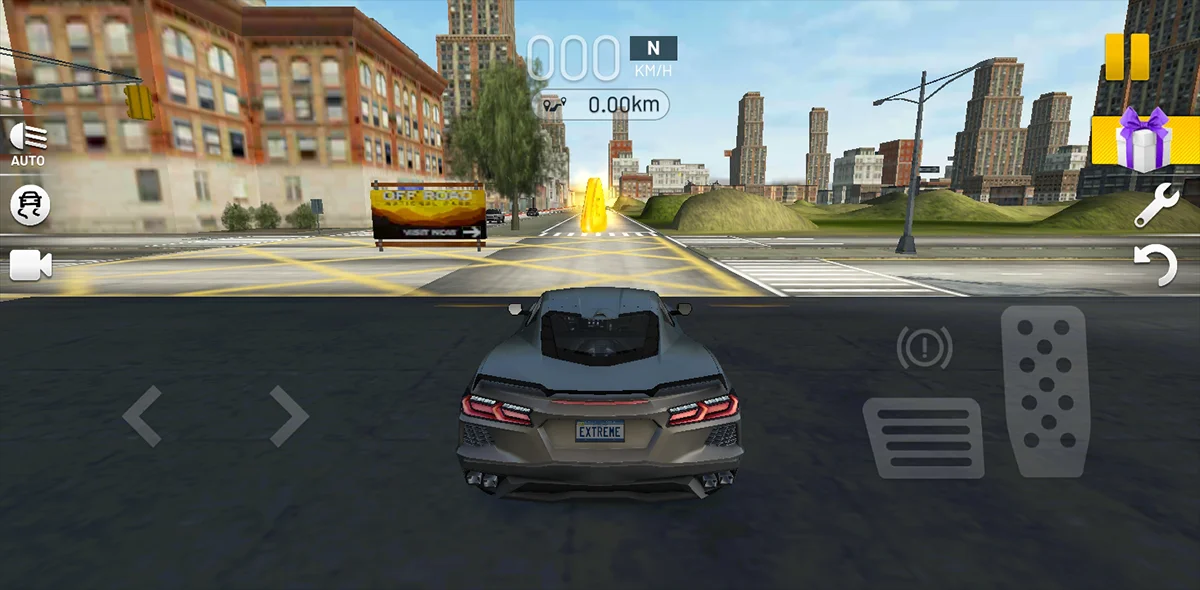Steer left with the left arrow
Image resolution: width=1200 pixels, height=590 pixels.
pyautogui.click(x=142, y=416)
